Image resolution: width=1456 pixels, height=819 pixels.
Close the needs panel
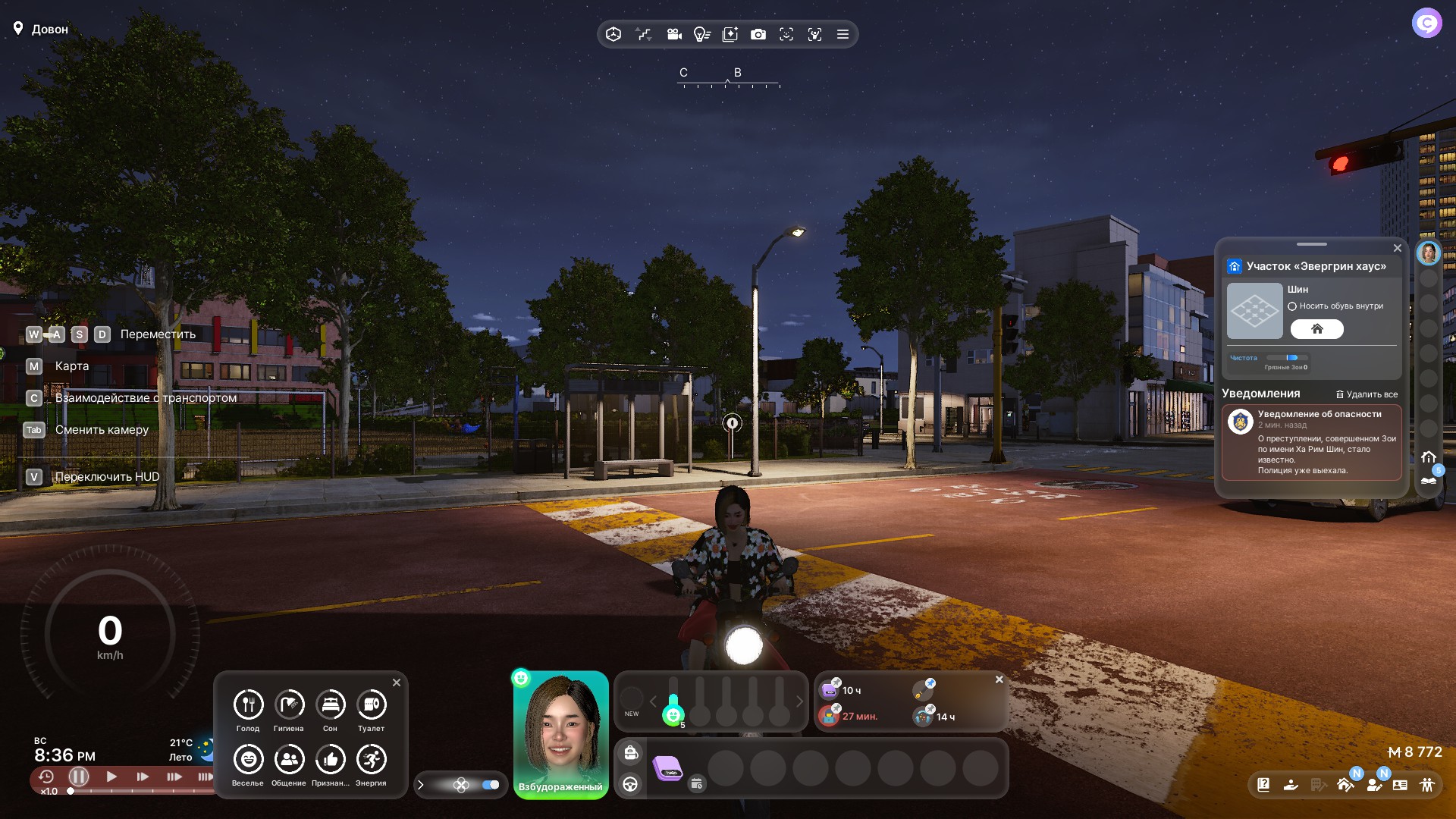pyautogui.click(x=397, y=682)
